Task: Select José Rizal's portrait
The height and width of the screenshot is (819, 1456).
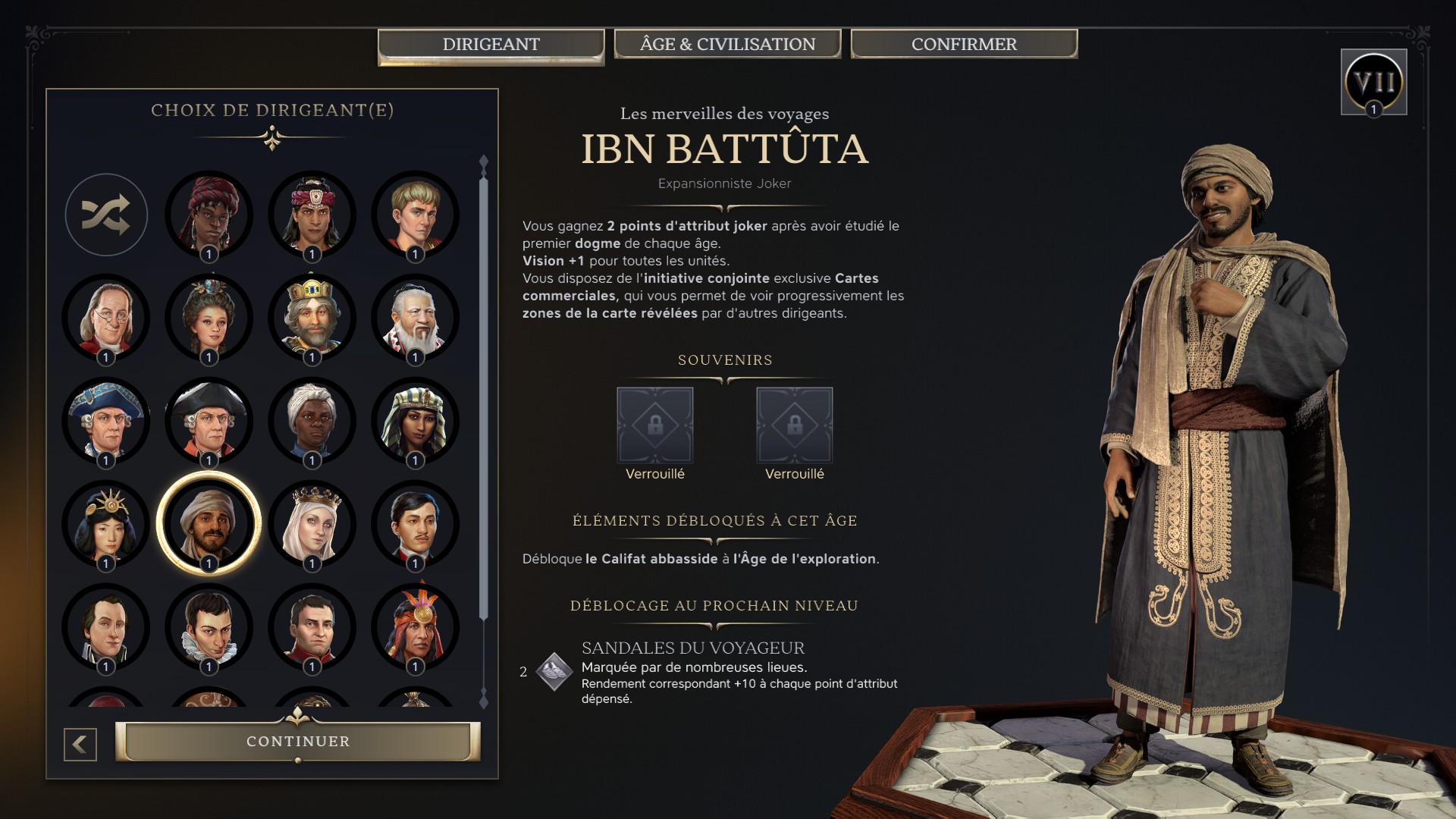Action: pos(415,523)
